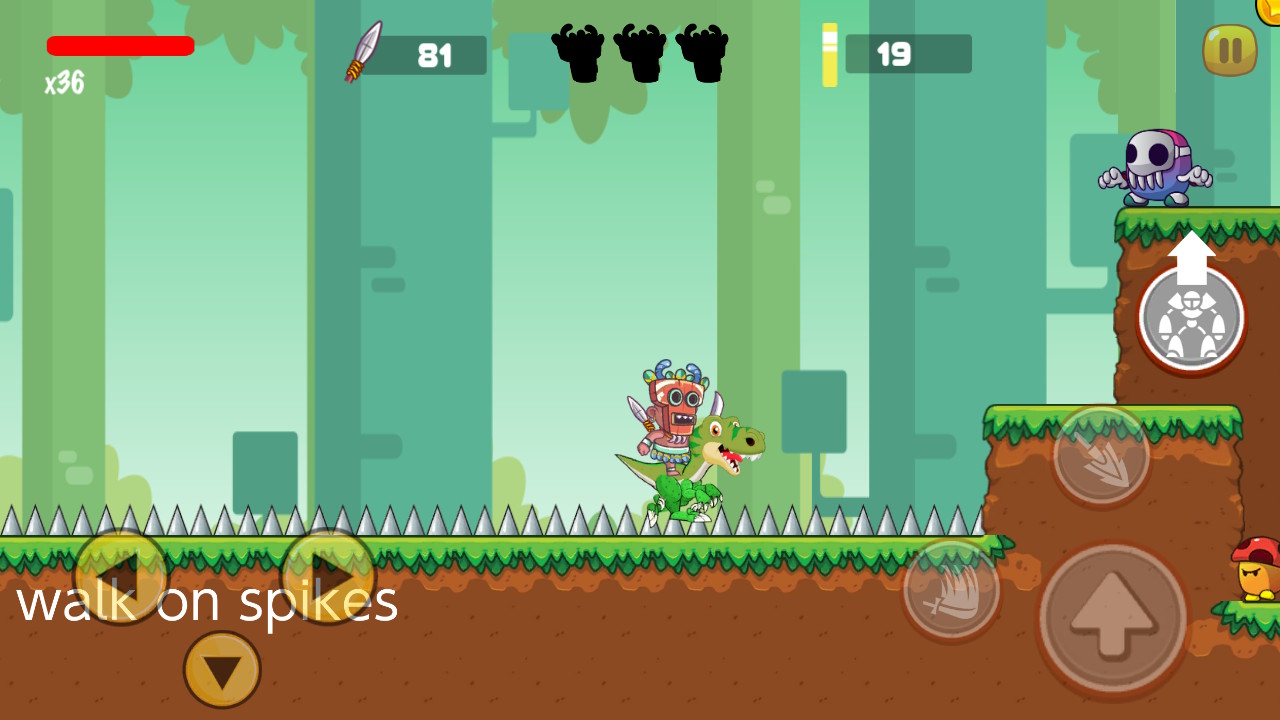
Task: Tap the tiki armor power-up icon
Action: point(1191,318)
